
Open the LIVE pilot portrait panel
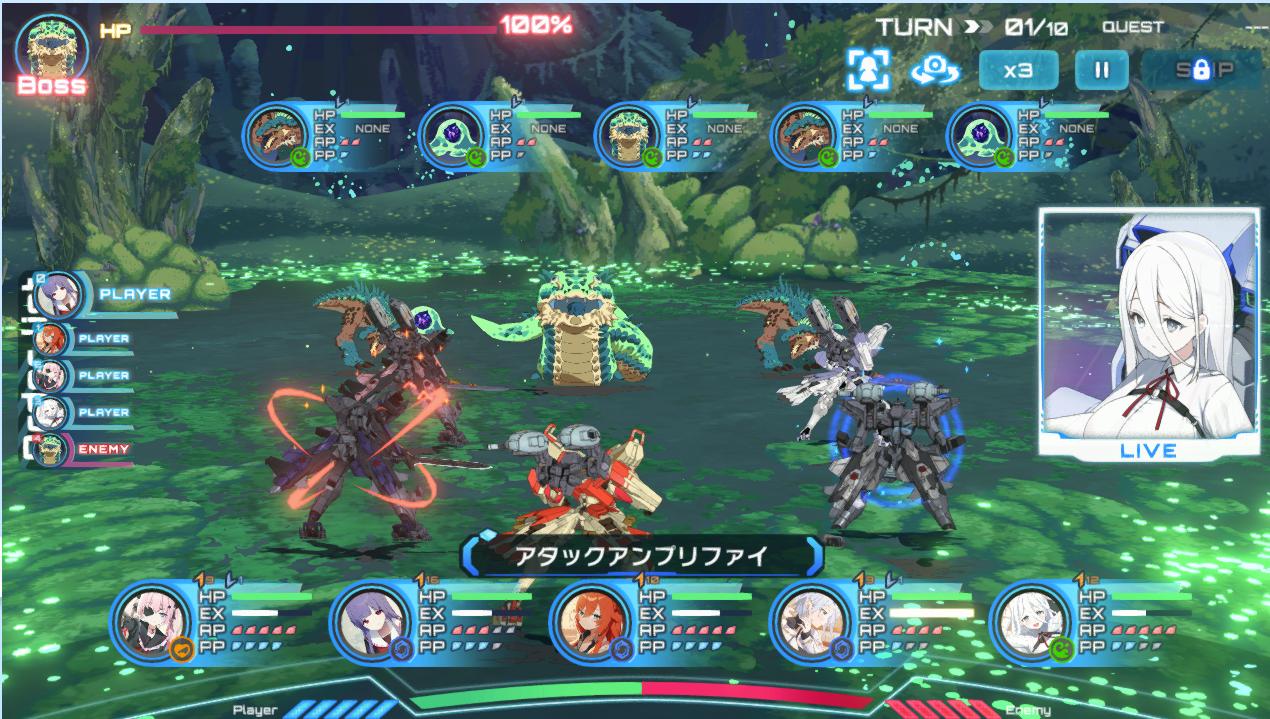click(x=1148, y=332)
